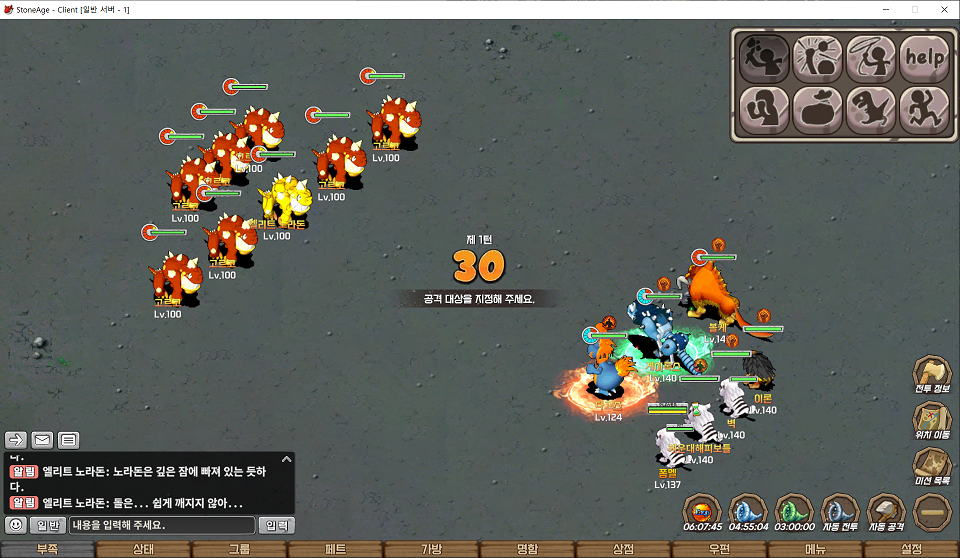Send chat with the 입력 button
Screen dimensions: 960x558
pyautogui.click(x=276, y=525)
